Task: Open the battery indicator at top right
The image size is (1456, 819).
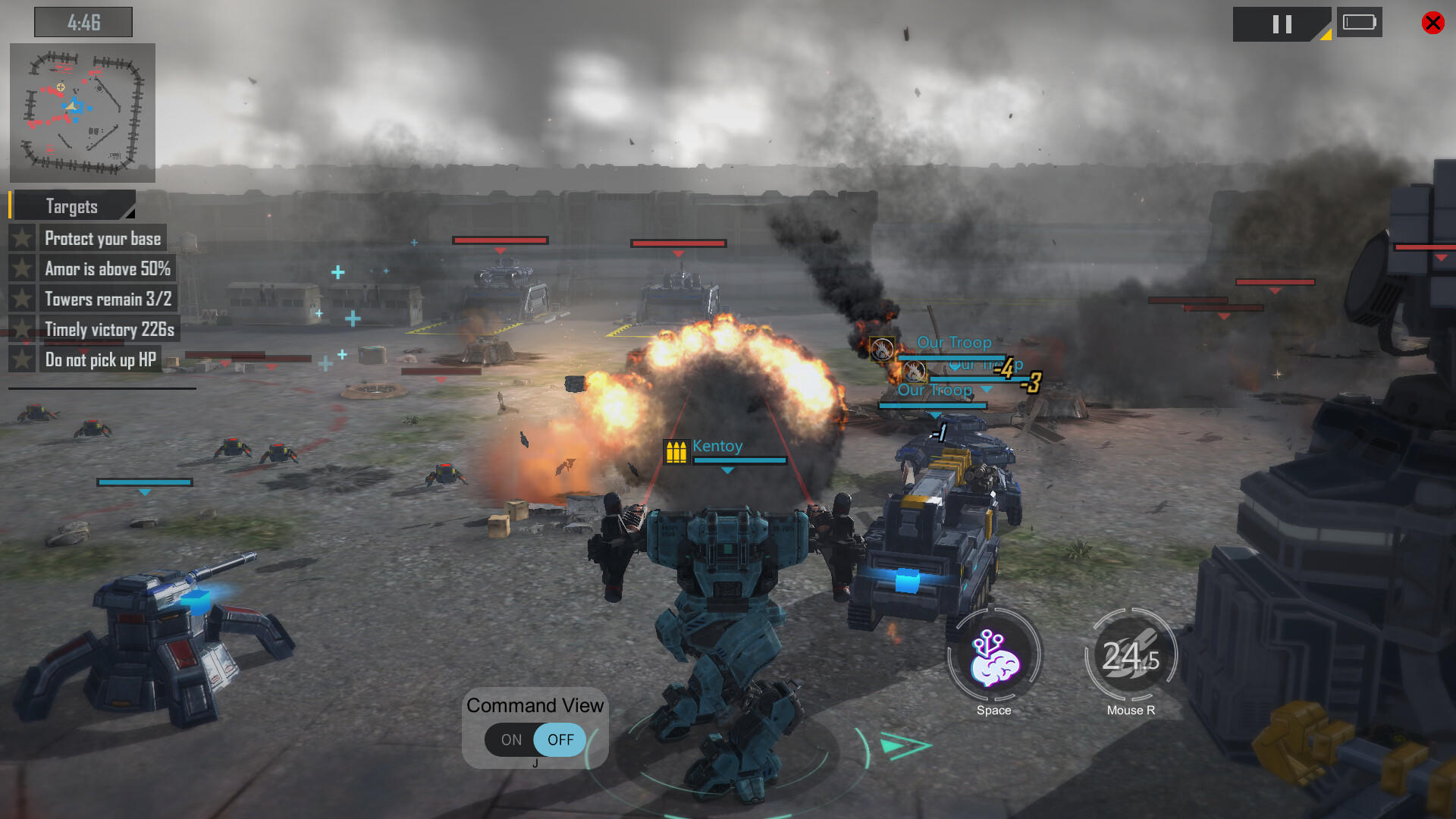Action: click(1360, 23)
